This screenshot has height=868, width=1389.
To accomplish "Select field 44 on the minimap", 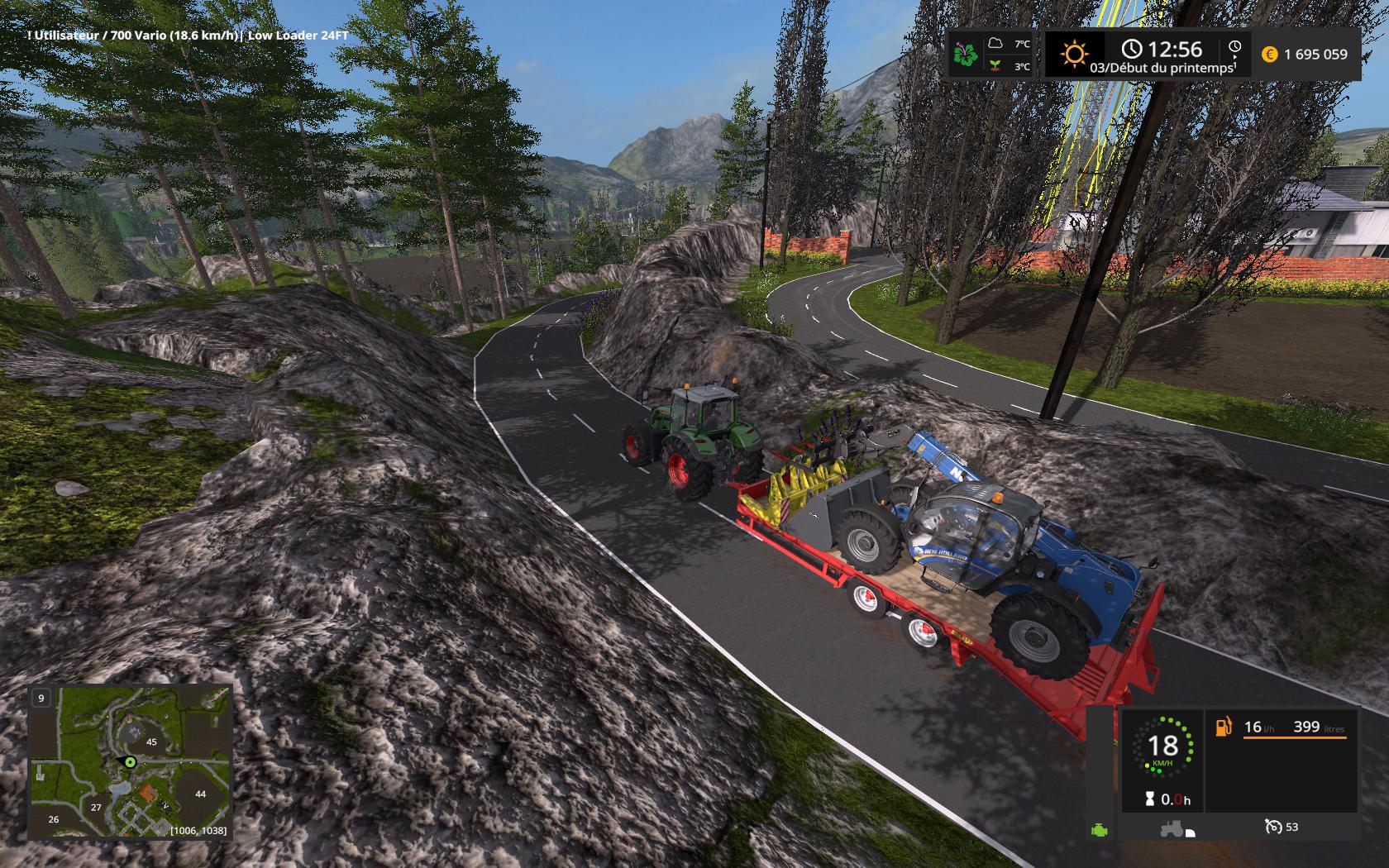I will 200,794.
